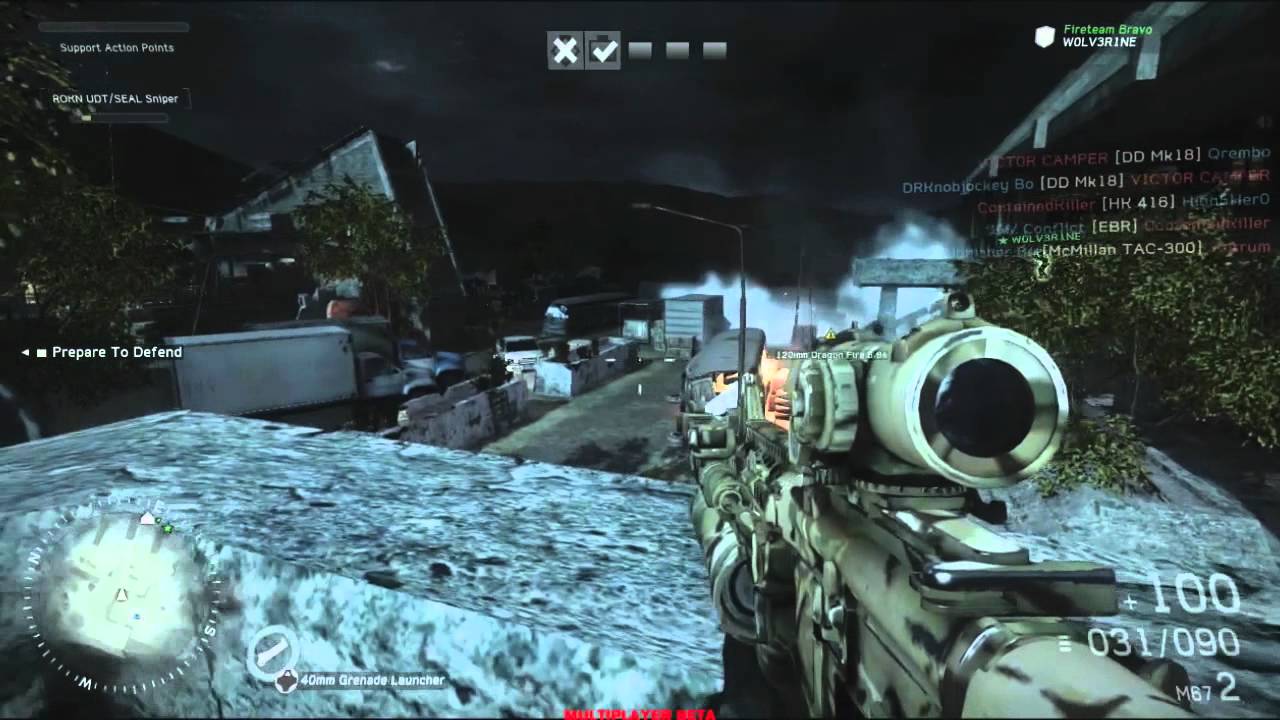Viewport: 1280px width, 720px height.
Task: Select the Prepare To Defend objective
Action: [x=116, y=352]
